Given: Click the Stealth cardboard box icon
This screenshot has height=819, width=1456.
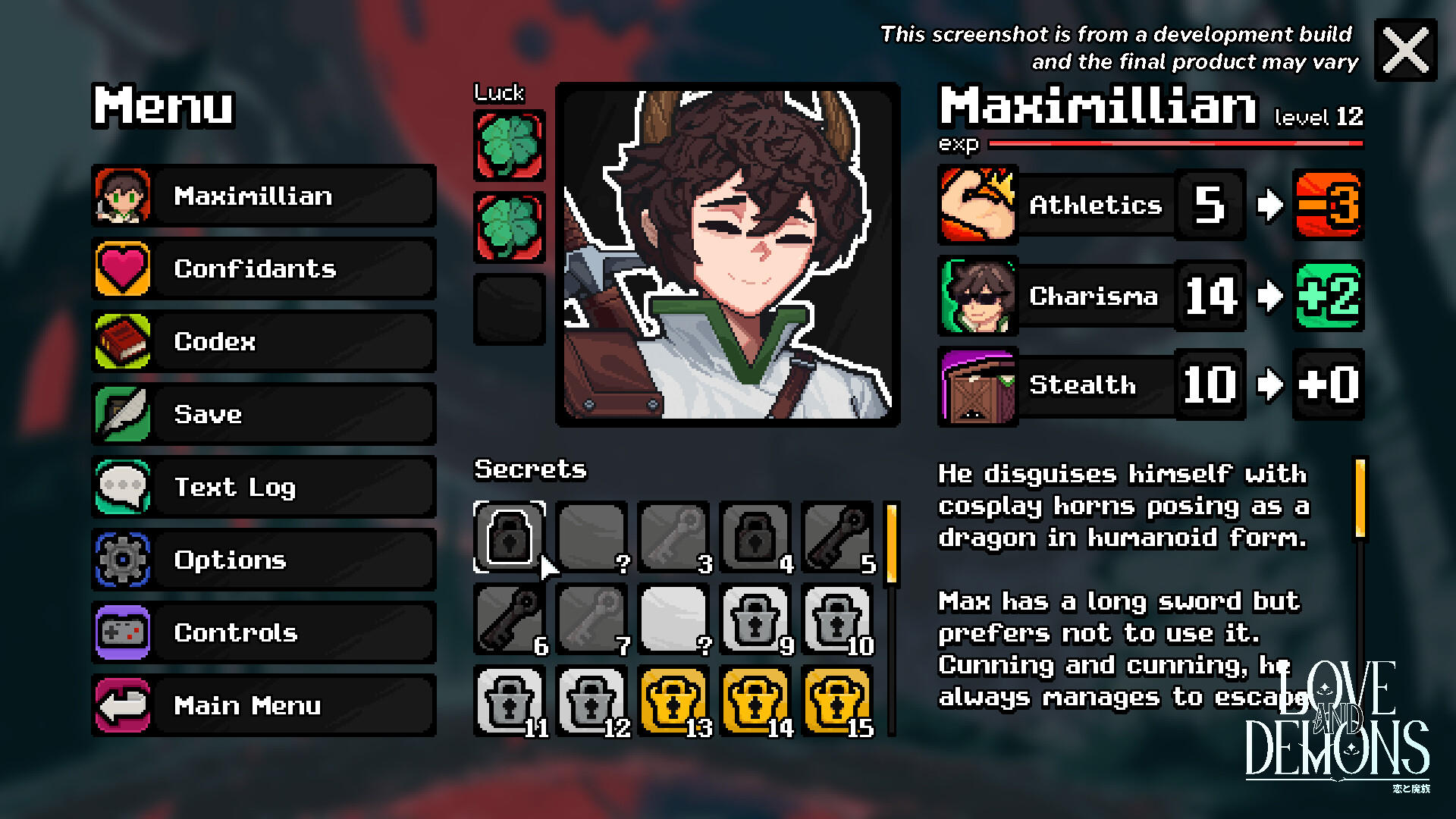Looking at the screenshot, I should point(977,384).
